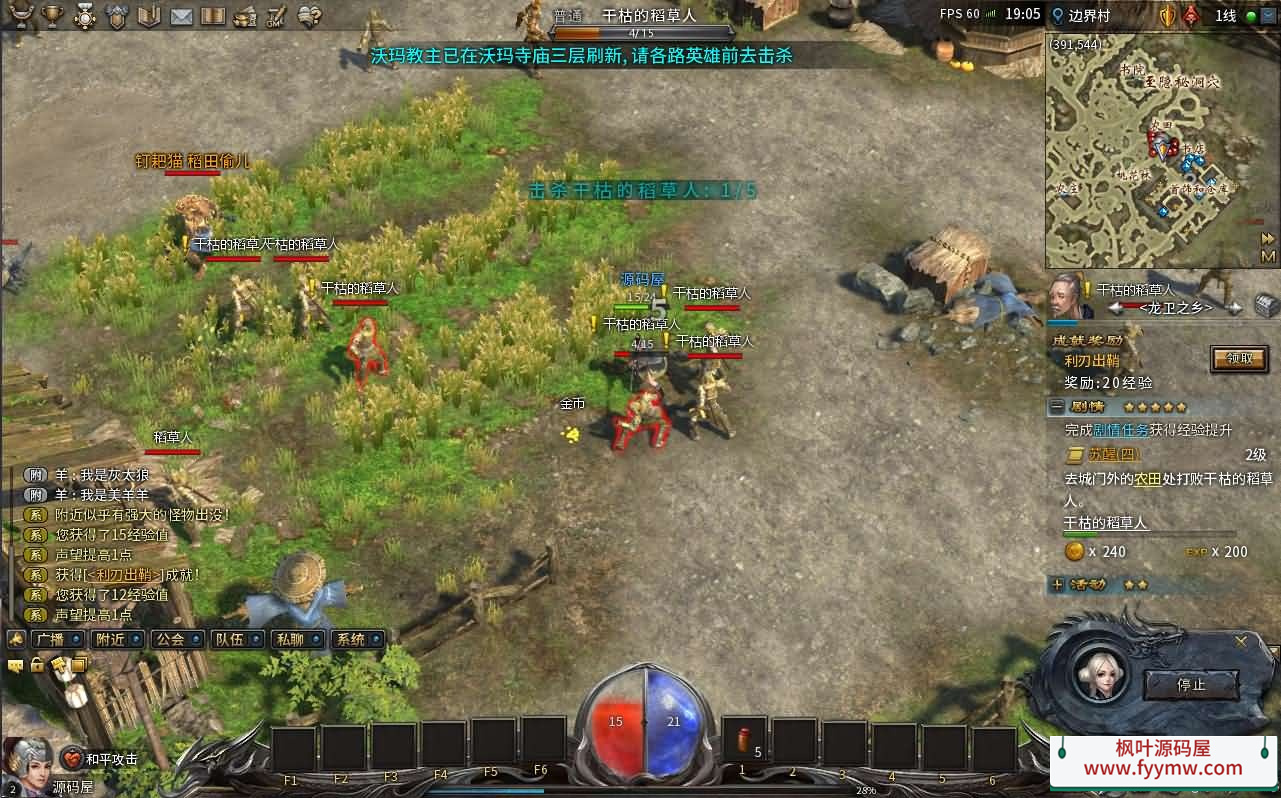Screen dimensions: 1281x798
Task: Use the red potion in slot 1
Action: pos(744,741)
